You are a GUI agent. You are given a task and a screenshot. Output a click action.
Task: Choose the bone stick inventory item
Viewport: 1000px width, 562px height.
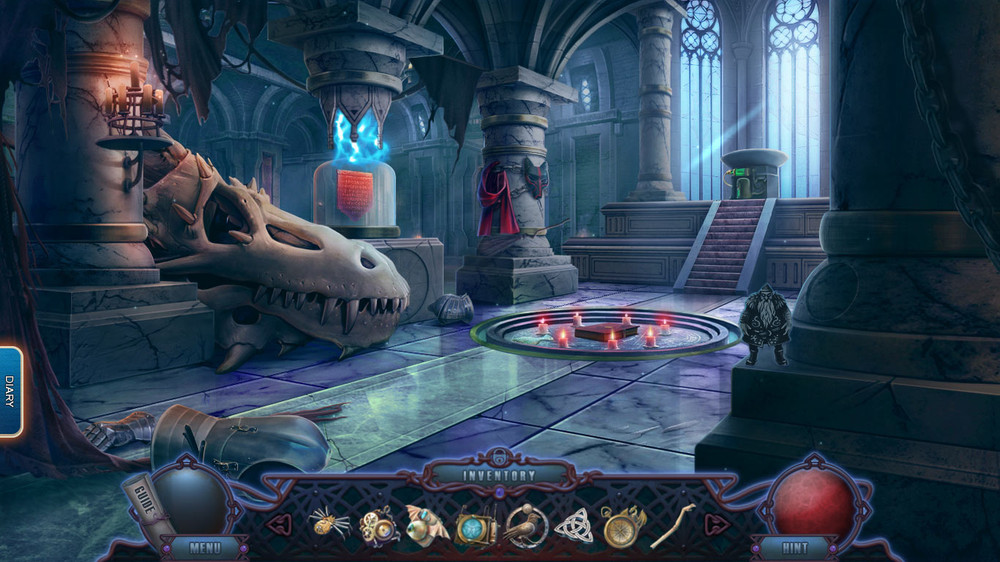point(672,524)
